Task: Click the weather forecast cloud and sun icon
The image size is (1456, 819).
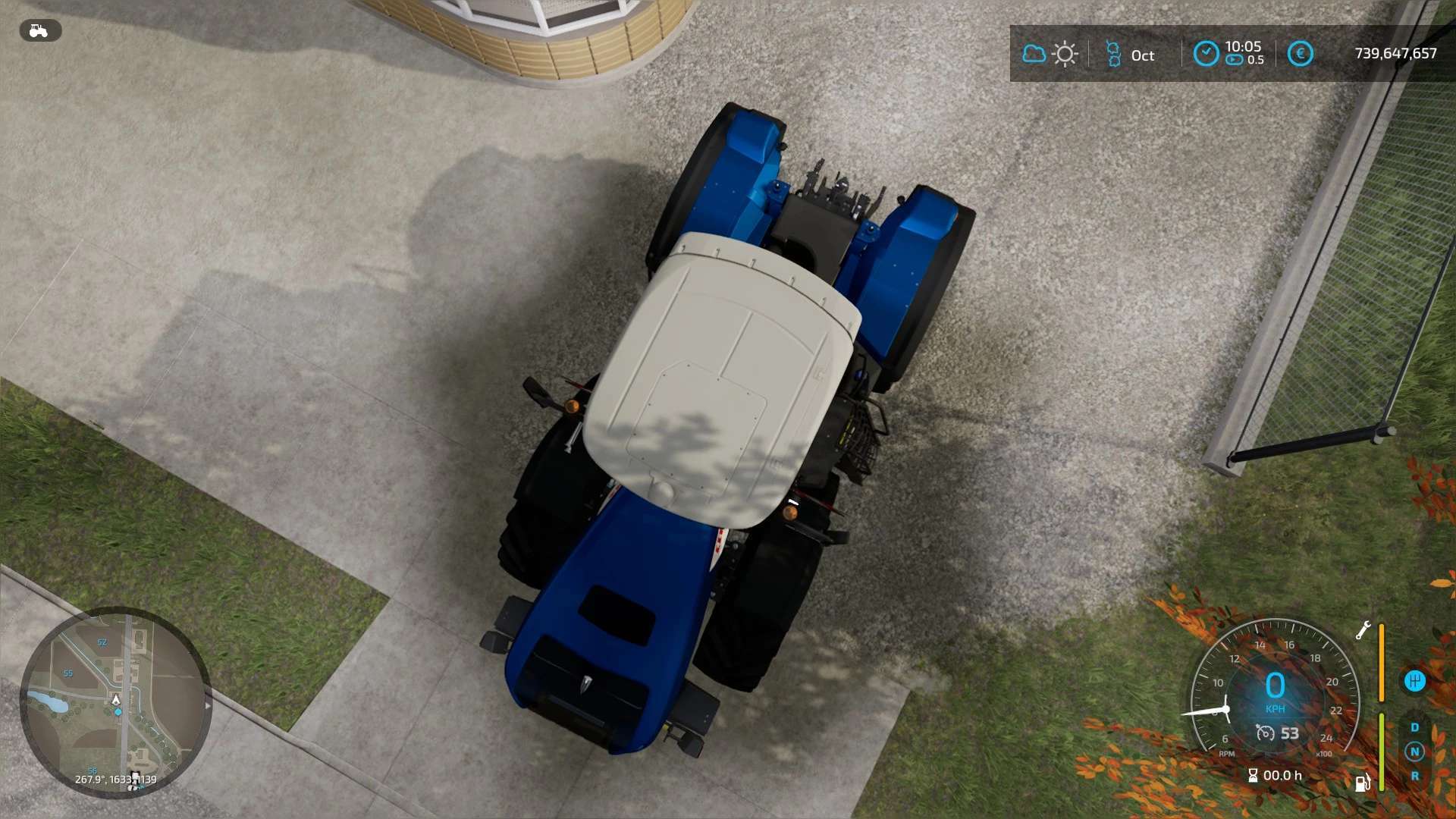Action: (x=1050, y=54)
